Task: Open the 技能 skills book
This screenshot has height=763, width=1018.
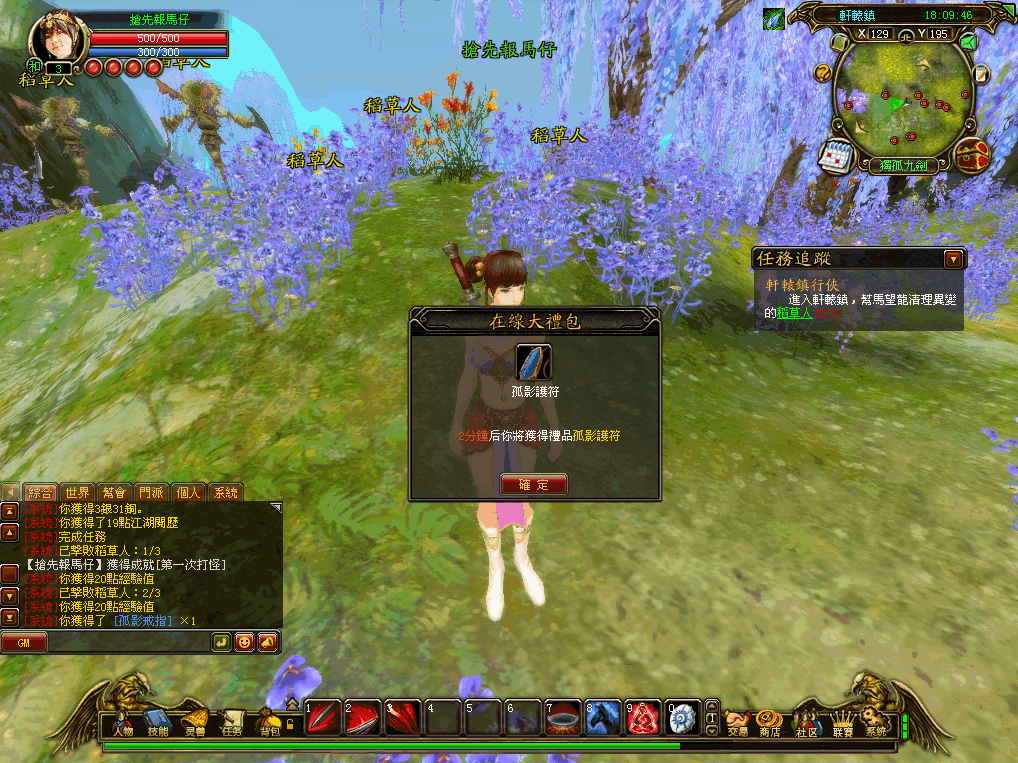Action: pos(158,720)
